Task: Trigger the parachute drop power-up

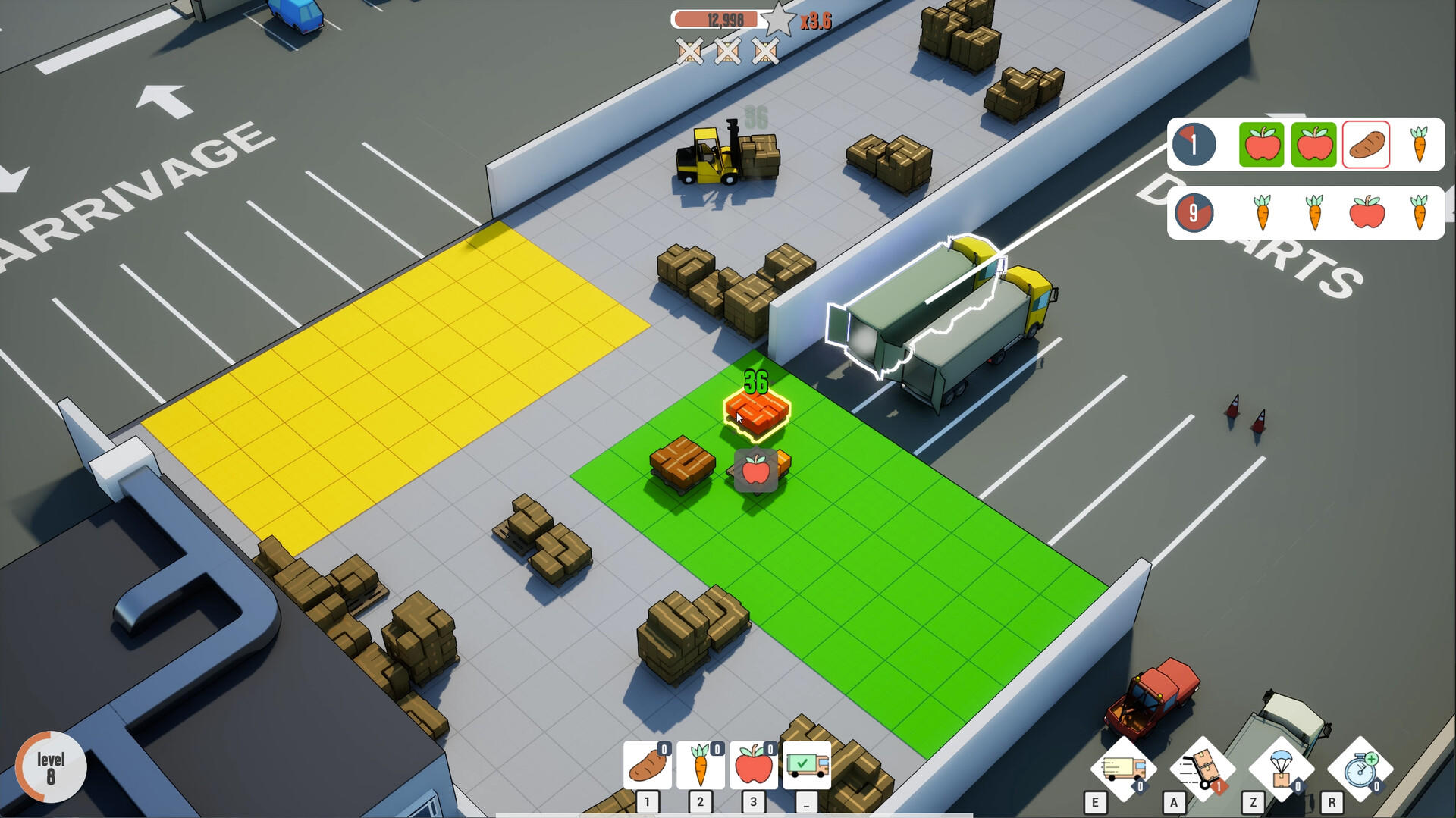Action: (x=1282, y=768)
